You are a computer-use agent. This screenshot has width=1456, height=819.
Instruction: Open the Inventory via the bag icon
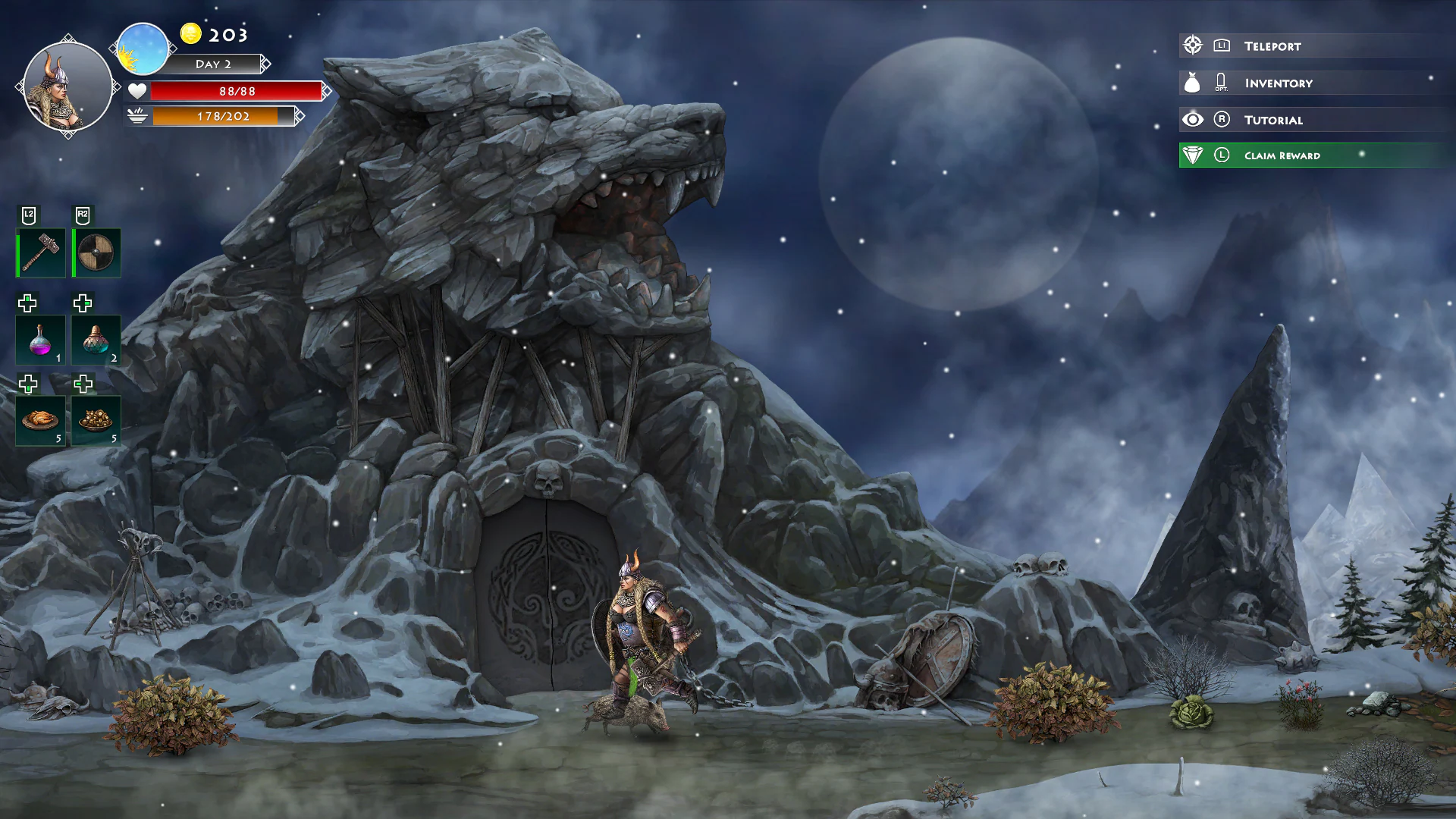pyautogui.click(x=1192, y=82)
